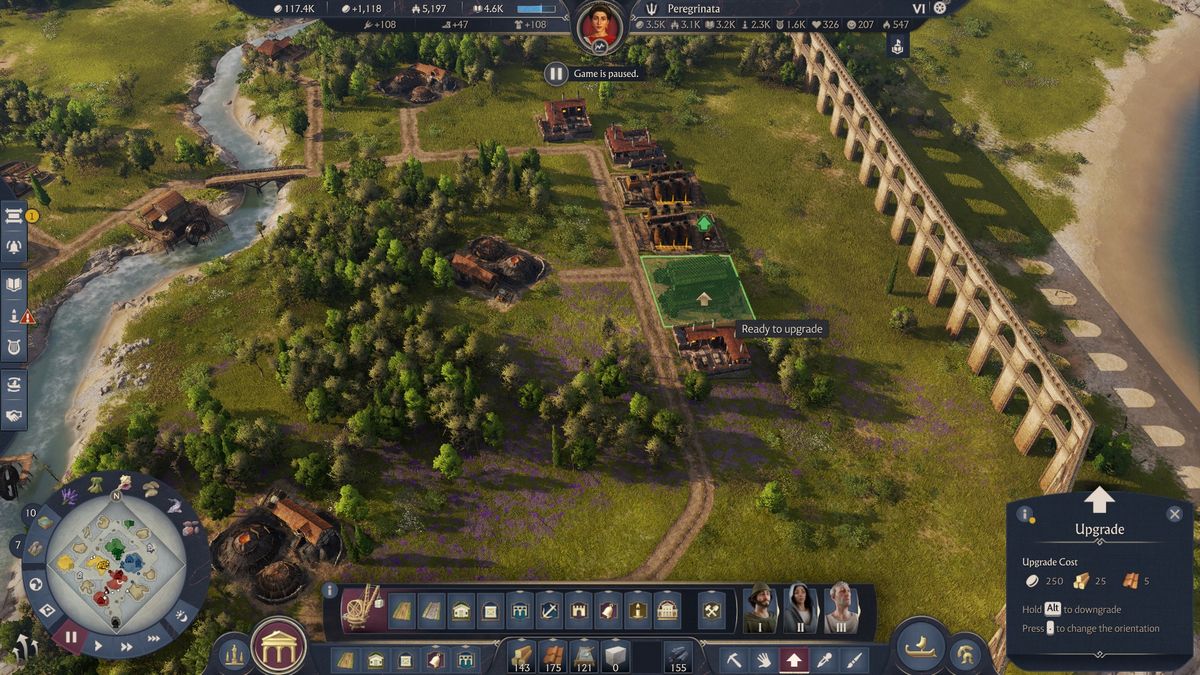
Task: Open the ship menu button
Action: click(x=920, y=646)
